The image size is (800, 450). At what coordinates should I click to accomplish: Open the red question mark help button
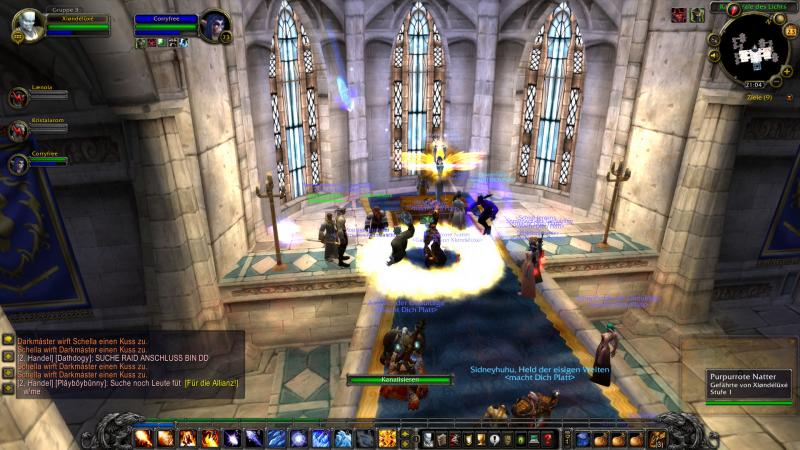click(x=548, y=439)
